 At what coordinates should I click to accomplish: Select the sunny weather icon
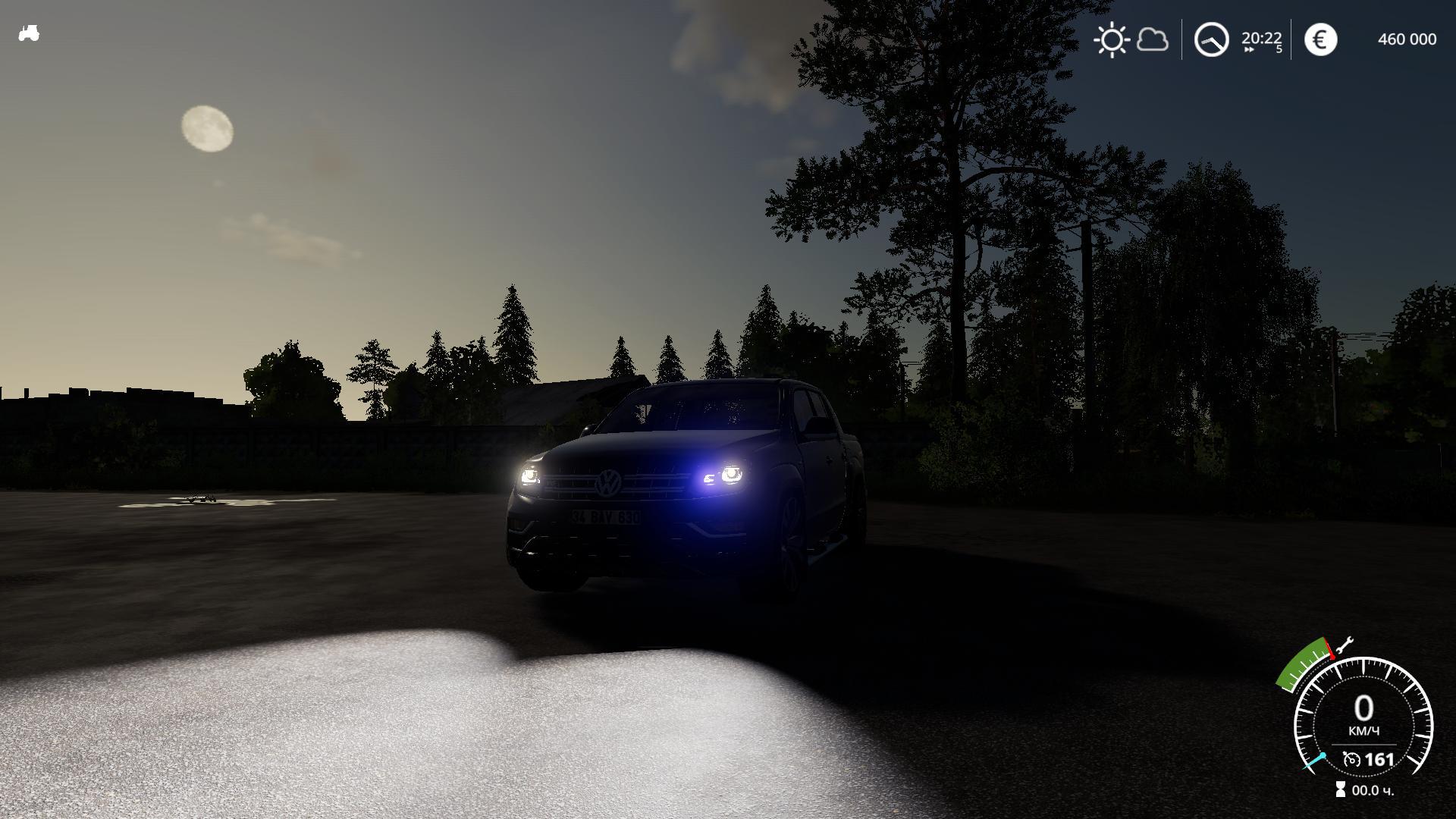tap(1112, 39)
